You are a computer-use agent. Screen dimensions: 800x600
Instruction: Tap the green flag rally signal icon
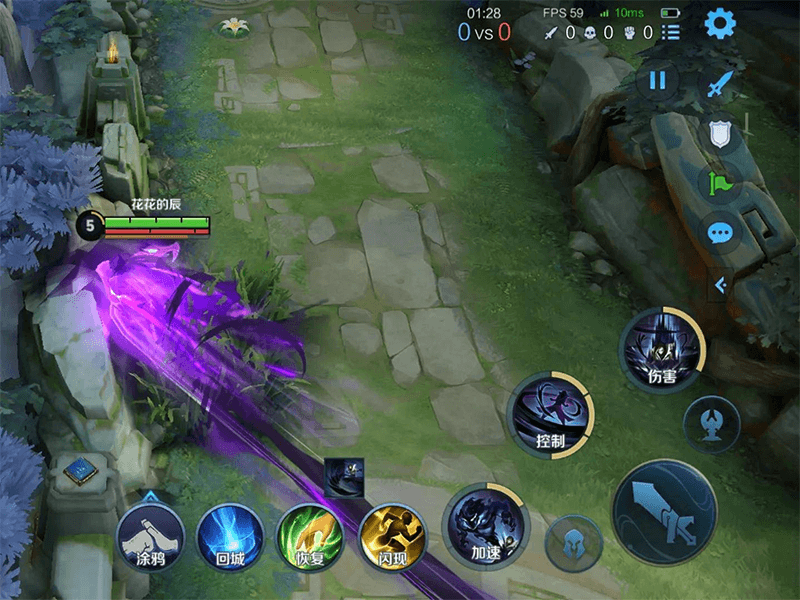point(719,183)
